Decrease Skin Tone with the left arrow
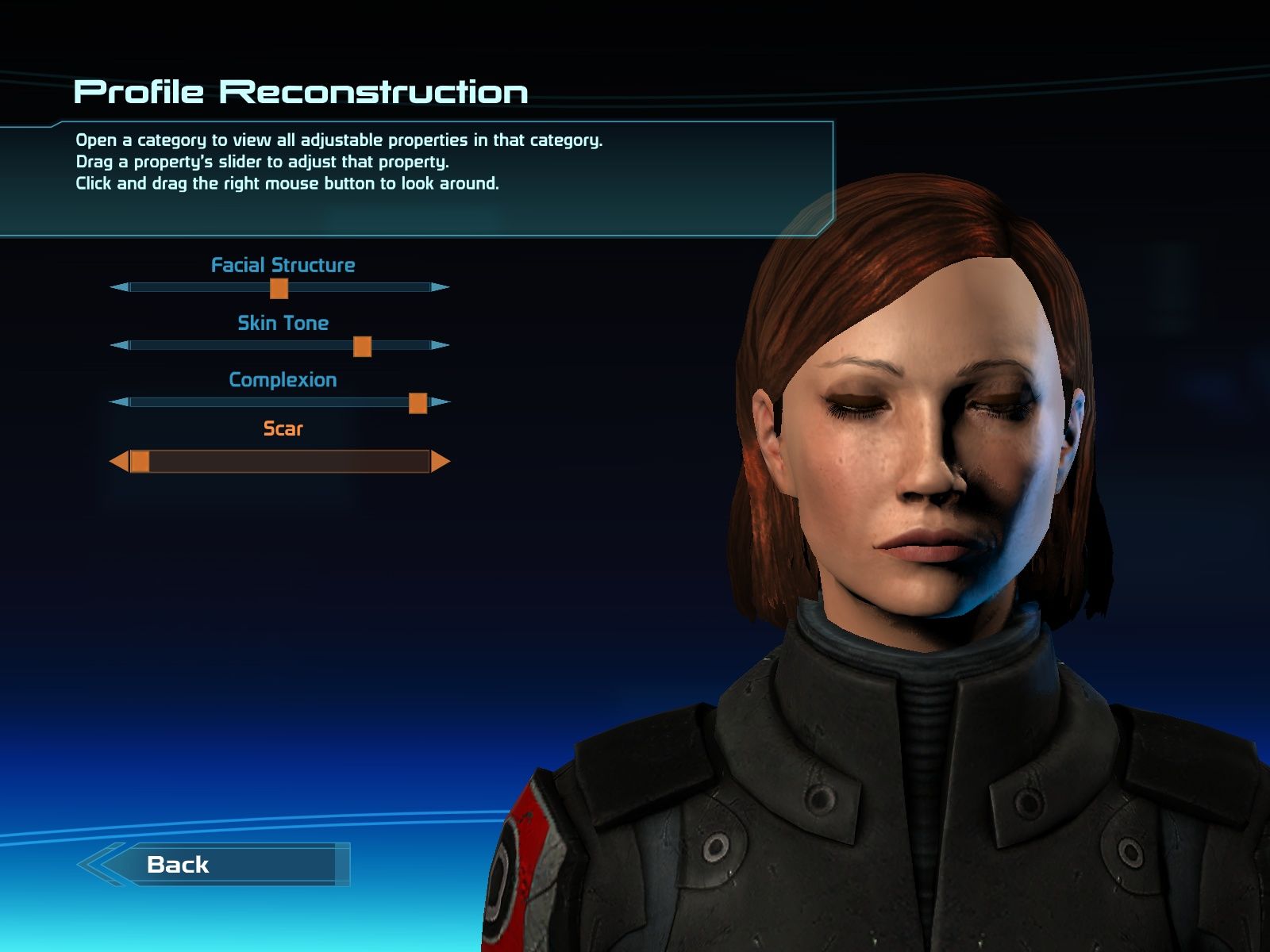 (119, 345)
